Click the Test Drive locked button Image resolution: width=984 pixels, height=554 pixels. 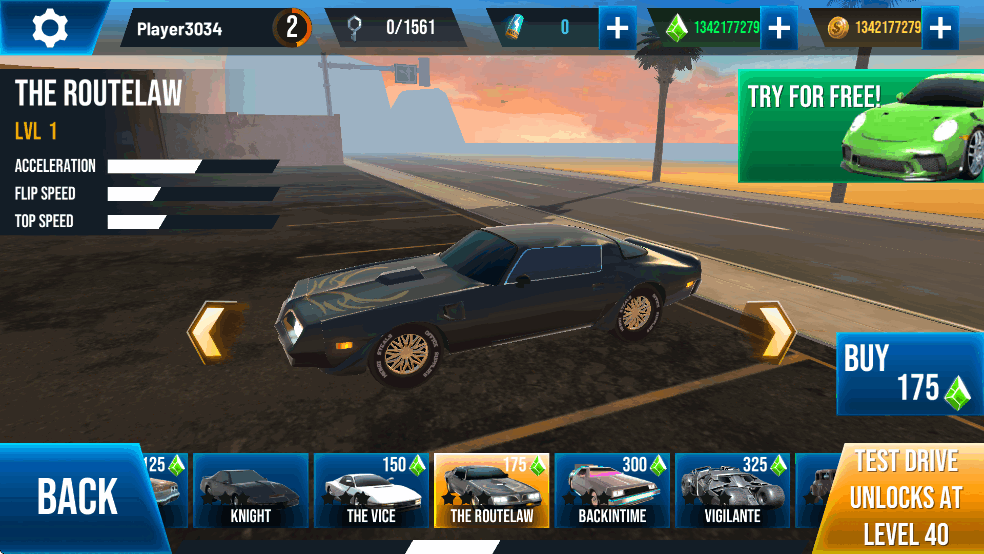[905, 497]
